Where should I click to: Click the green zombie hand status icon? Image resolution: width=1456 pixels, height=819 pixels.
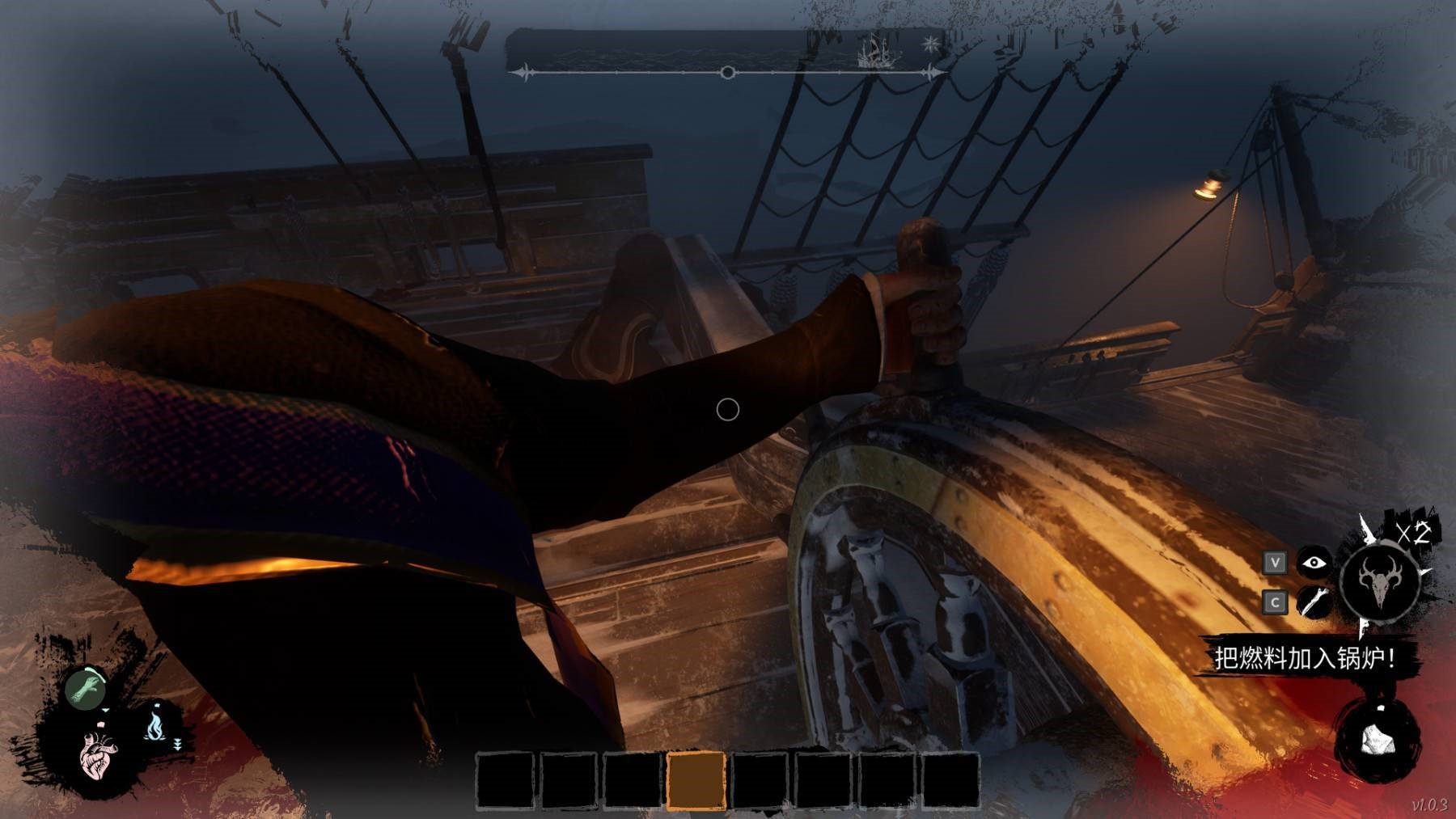pyautogui.click(x=85, y=689)
